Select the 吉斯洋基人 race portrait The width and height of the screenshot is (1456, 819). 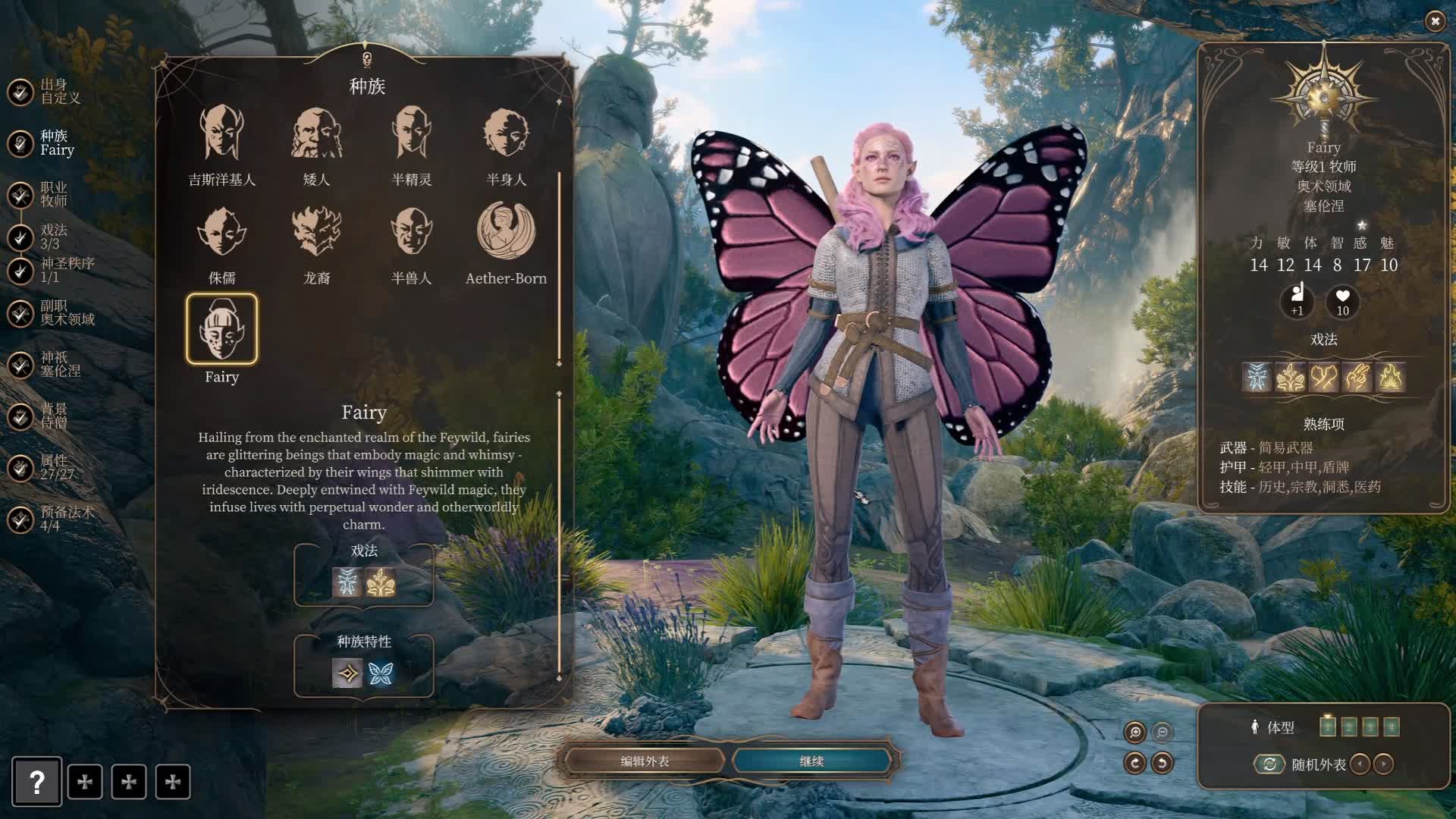[221, 134]
